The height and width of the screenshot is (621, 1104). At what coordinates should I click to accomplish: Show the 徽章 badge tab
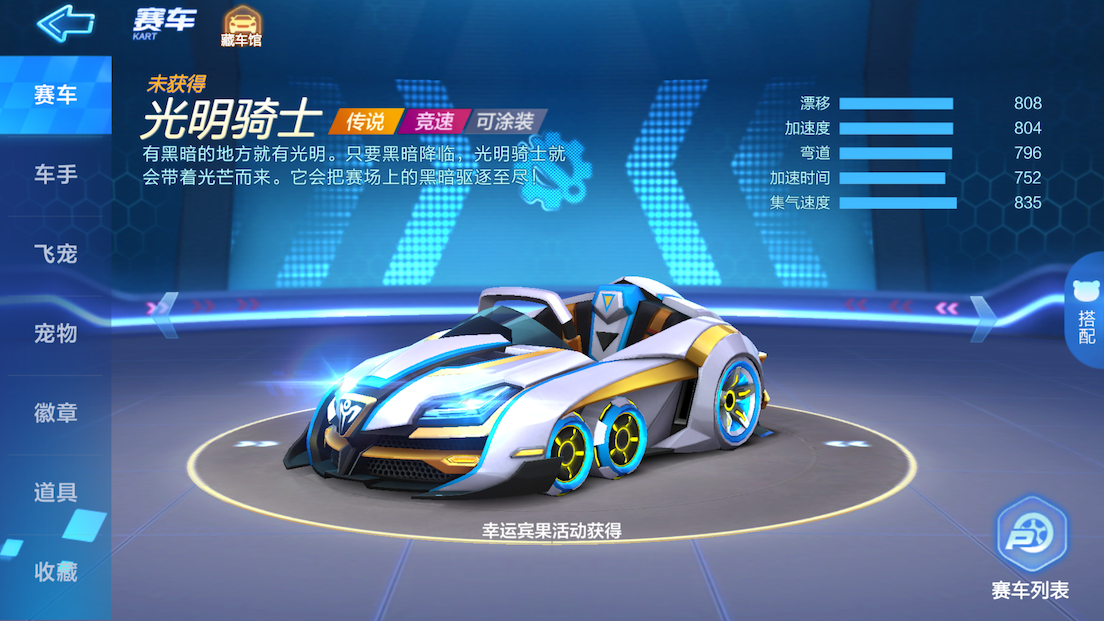56,413
